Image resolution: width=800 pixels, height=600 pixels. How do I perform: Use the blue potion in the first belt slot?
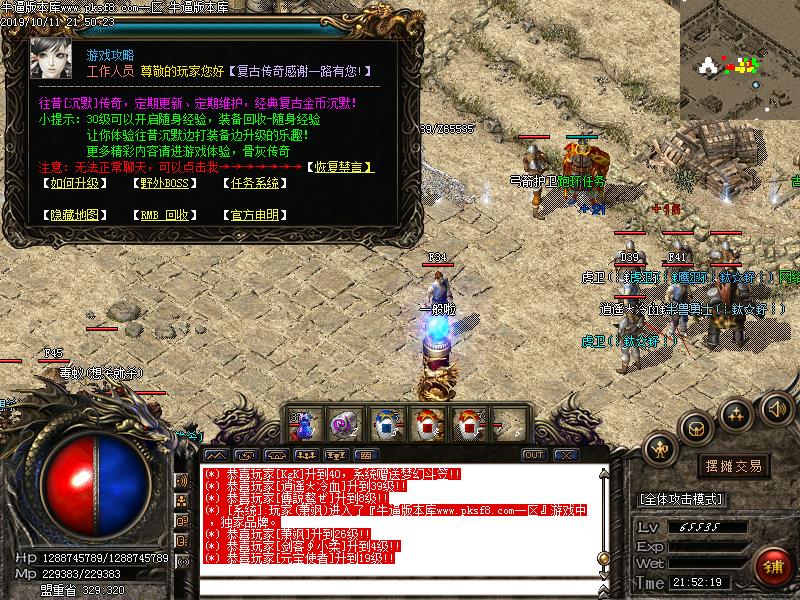click(x=304, y=425)
